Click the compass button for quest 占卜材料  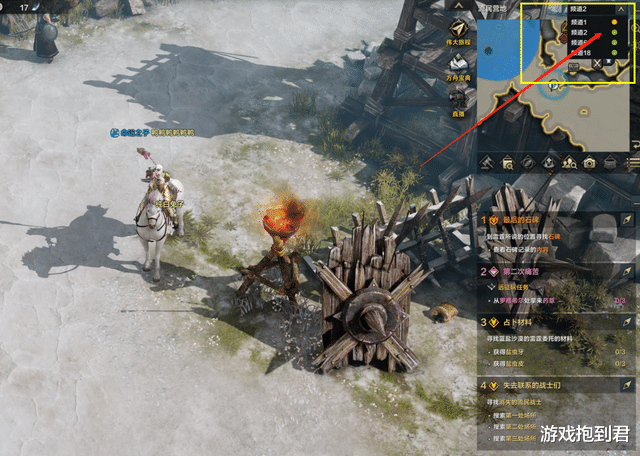click(x=628, y=322)
